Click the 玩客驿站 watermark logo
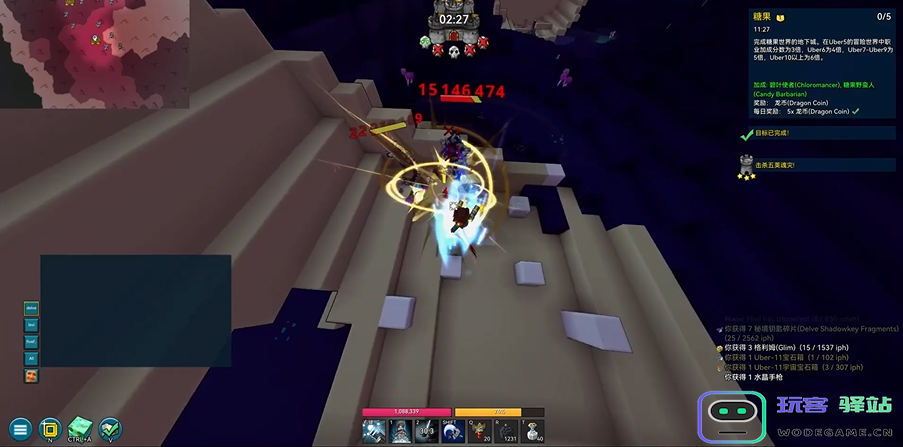The width and height of the screenshot is (903, 447). pyautogui.click(x=795, y=413)
